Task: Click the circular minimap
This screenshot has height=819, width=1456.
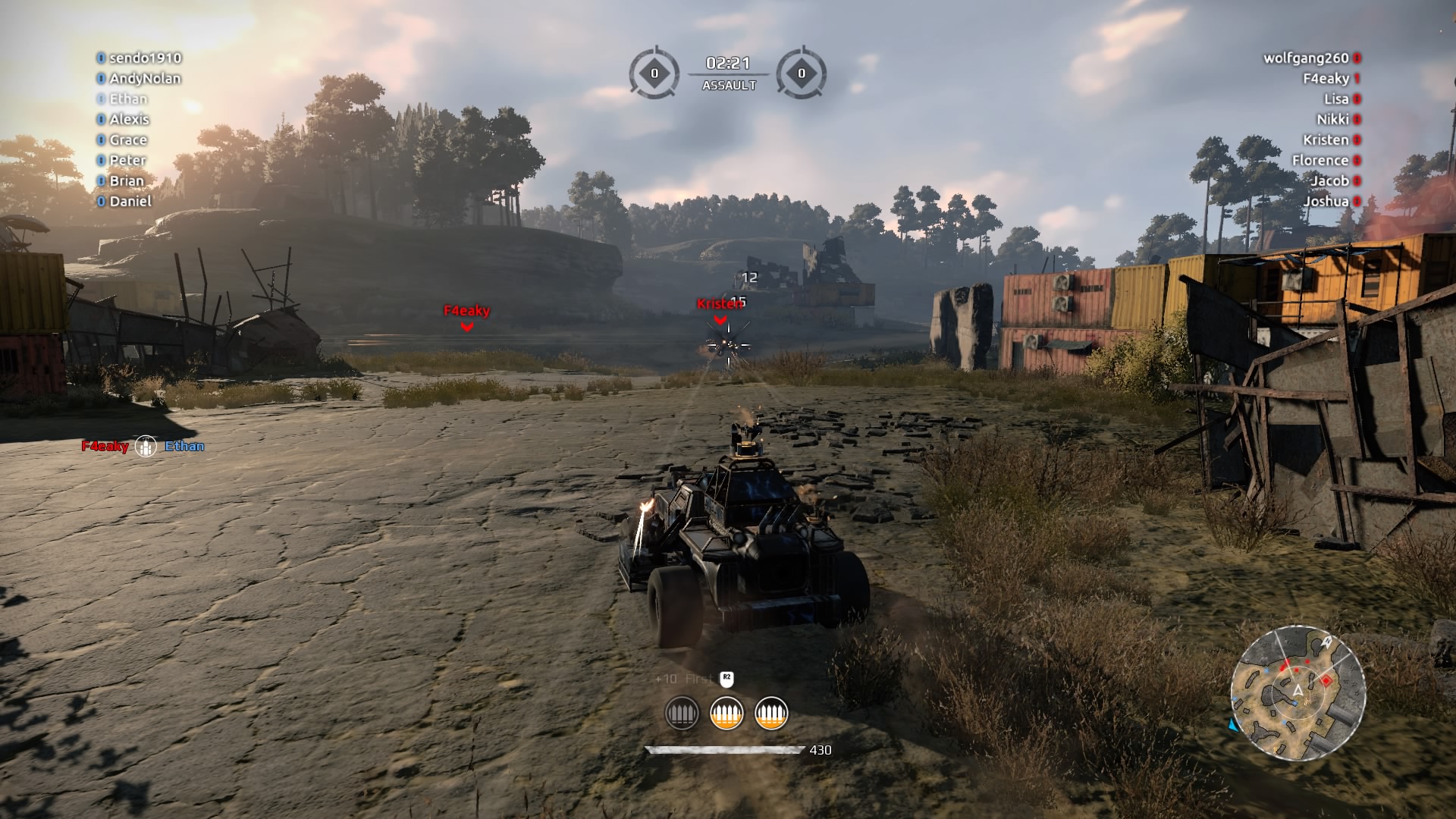Action: tap(1298, 692)
